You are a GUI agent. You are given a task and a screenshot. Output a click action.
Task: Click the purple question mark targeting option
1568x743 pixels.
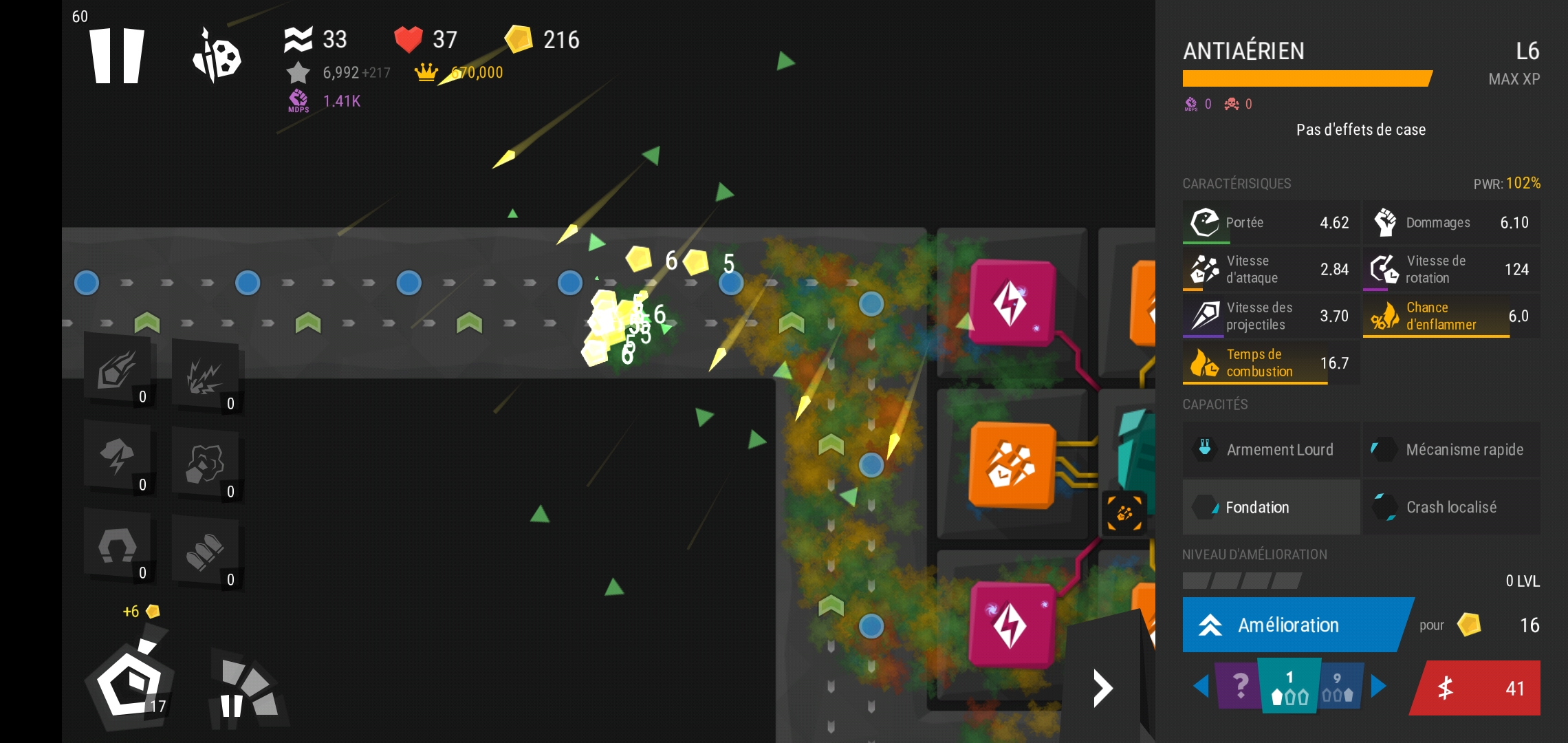coord(1239,686)
